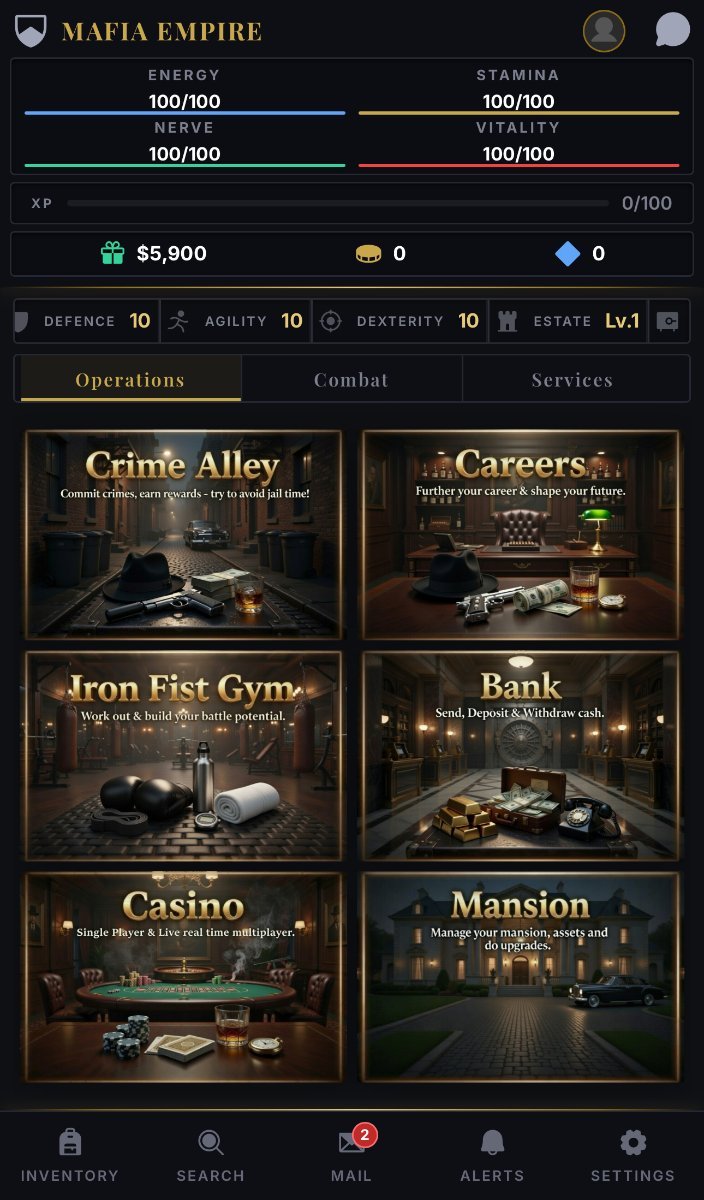Image resolution: width=704 pixels, height=1200 pixels.
Task: View the Alerts bell
Action: click(x=492, y=1156)
